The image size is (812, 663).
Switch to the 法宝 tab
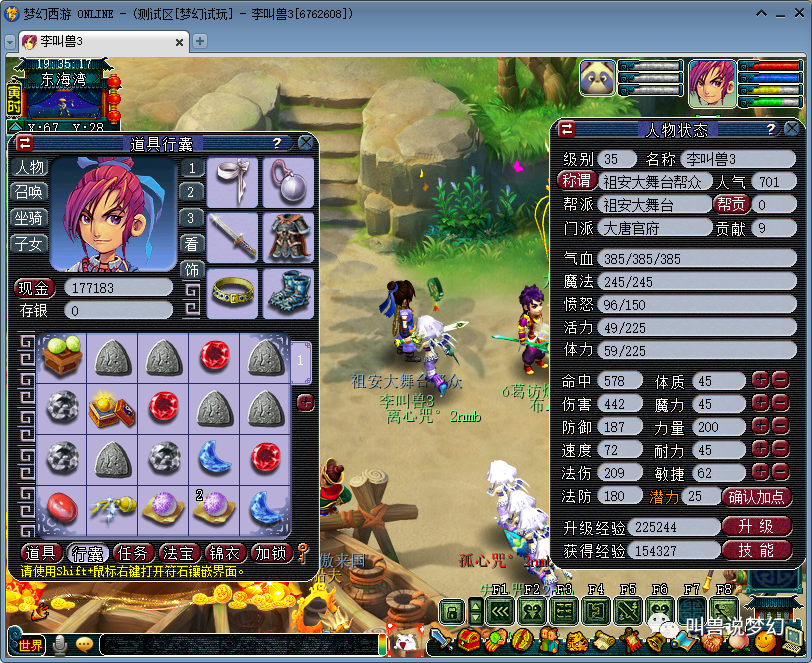179,553
